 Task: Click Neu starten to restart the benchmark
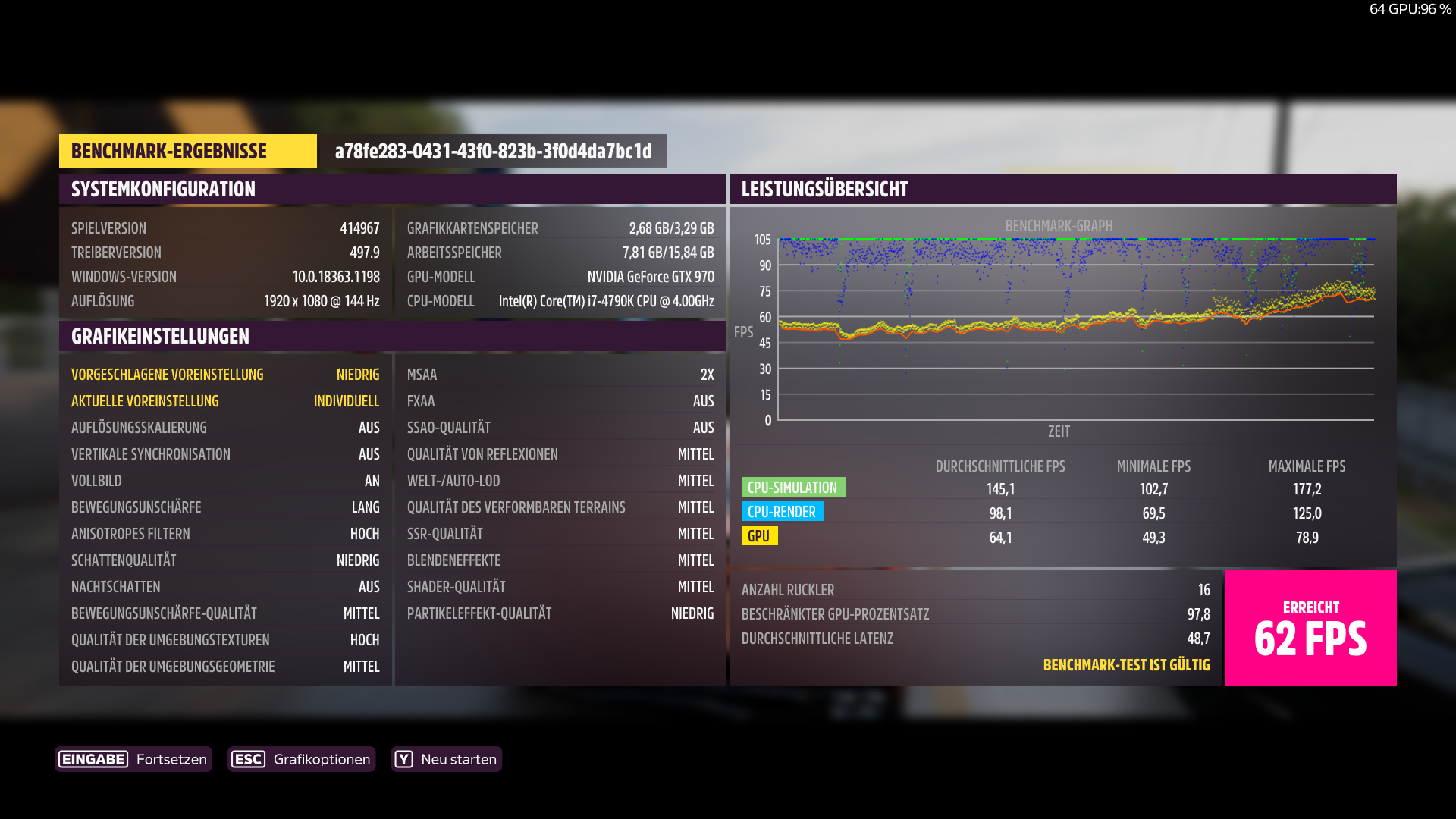[459, 758]
